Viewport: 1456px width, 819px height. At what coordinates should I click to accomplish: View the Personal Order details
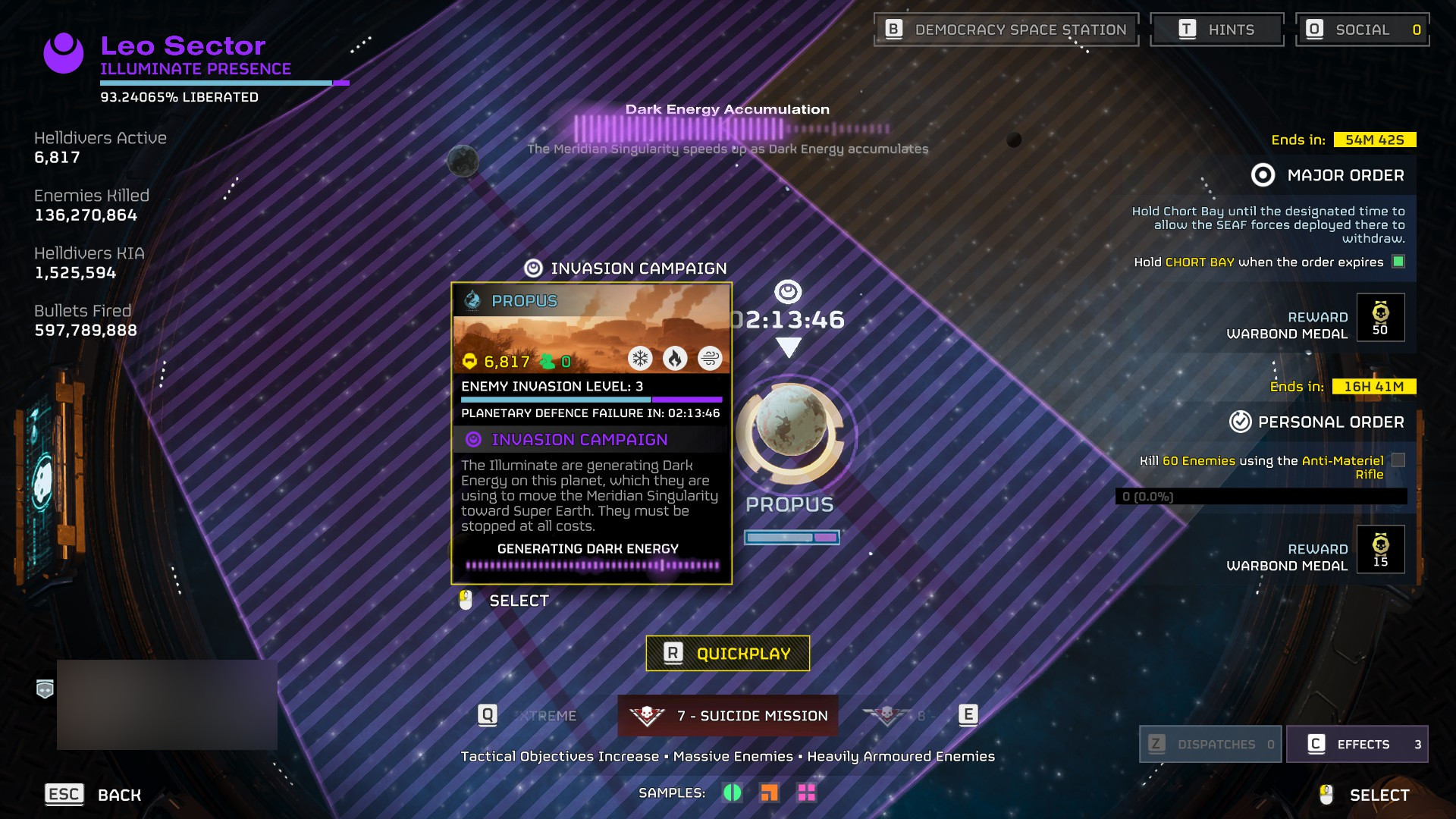(1318, 422)
